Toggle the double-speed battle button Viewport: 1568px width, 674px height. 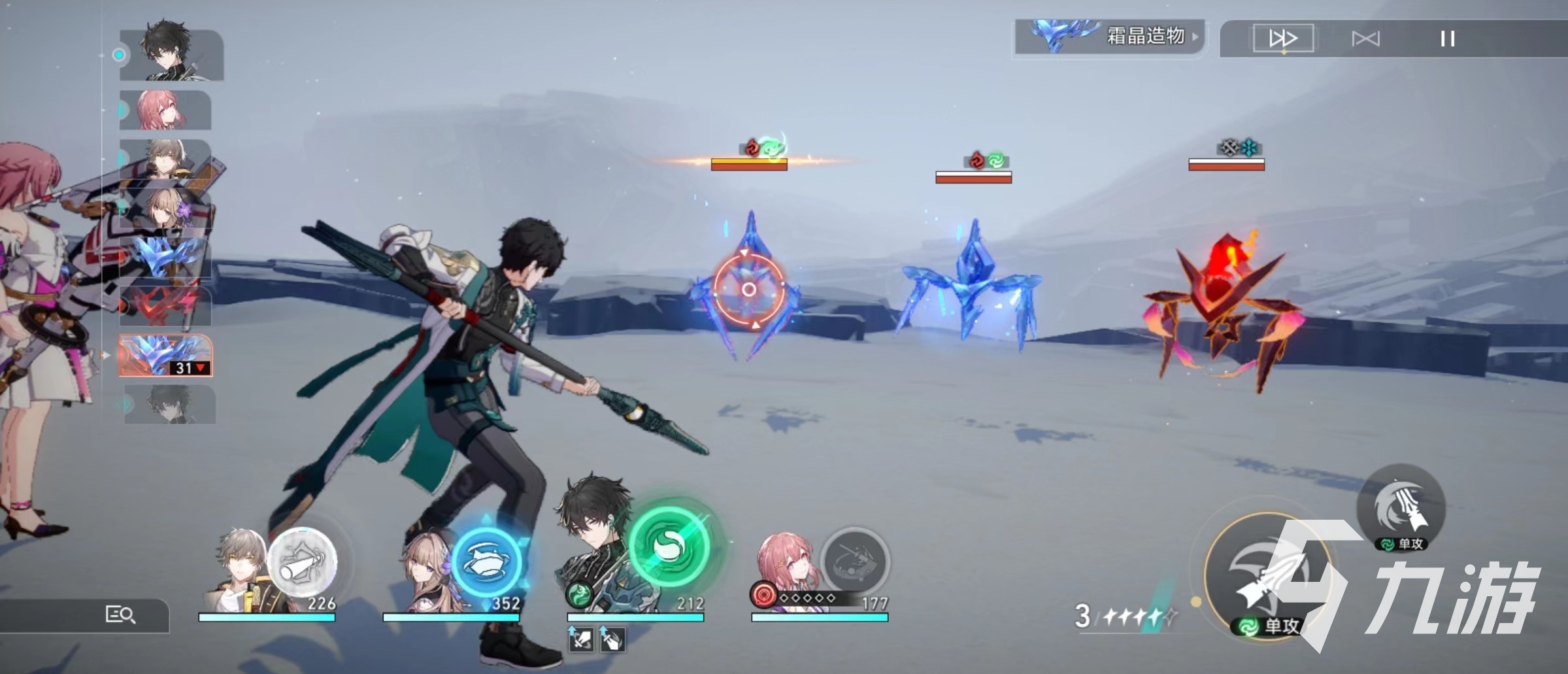tap(1282, 39)
